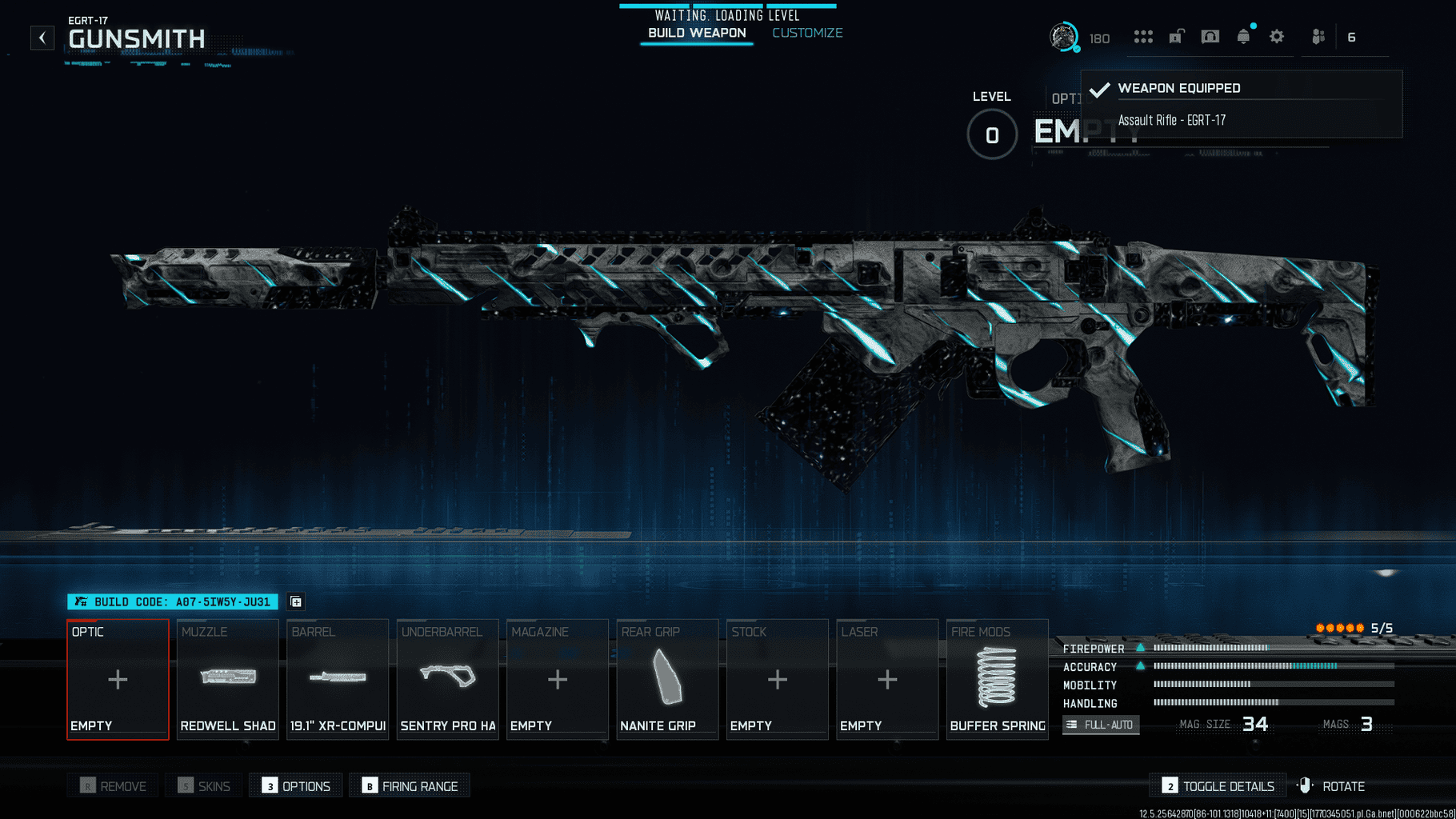Choose the 19.1" XR-Compul barrel slot

tap(338, 679)
